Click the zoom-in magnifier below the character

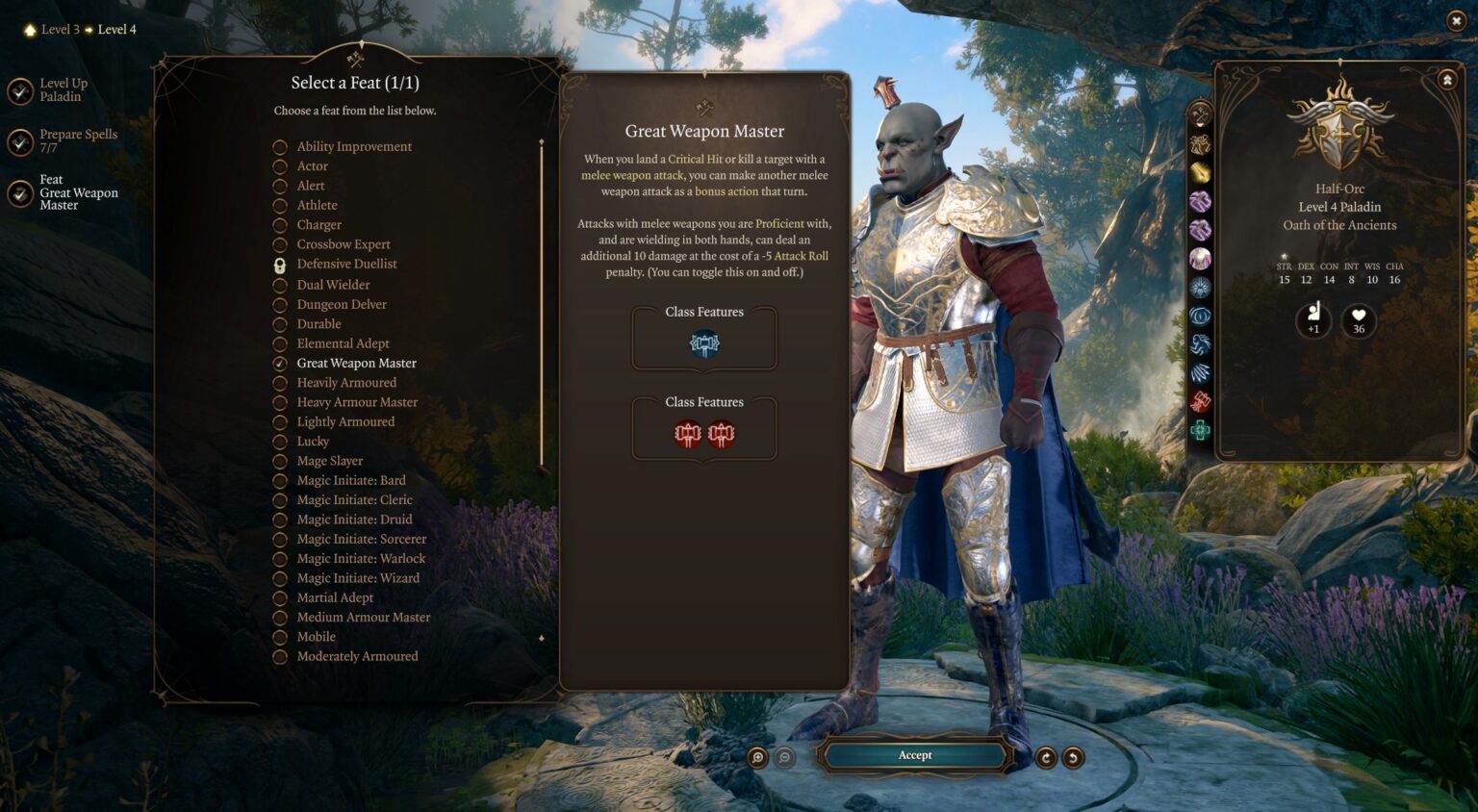tap(759, 756)
